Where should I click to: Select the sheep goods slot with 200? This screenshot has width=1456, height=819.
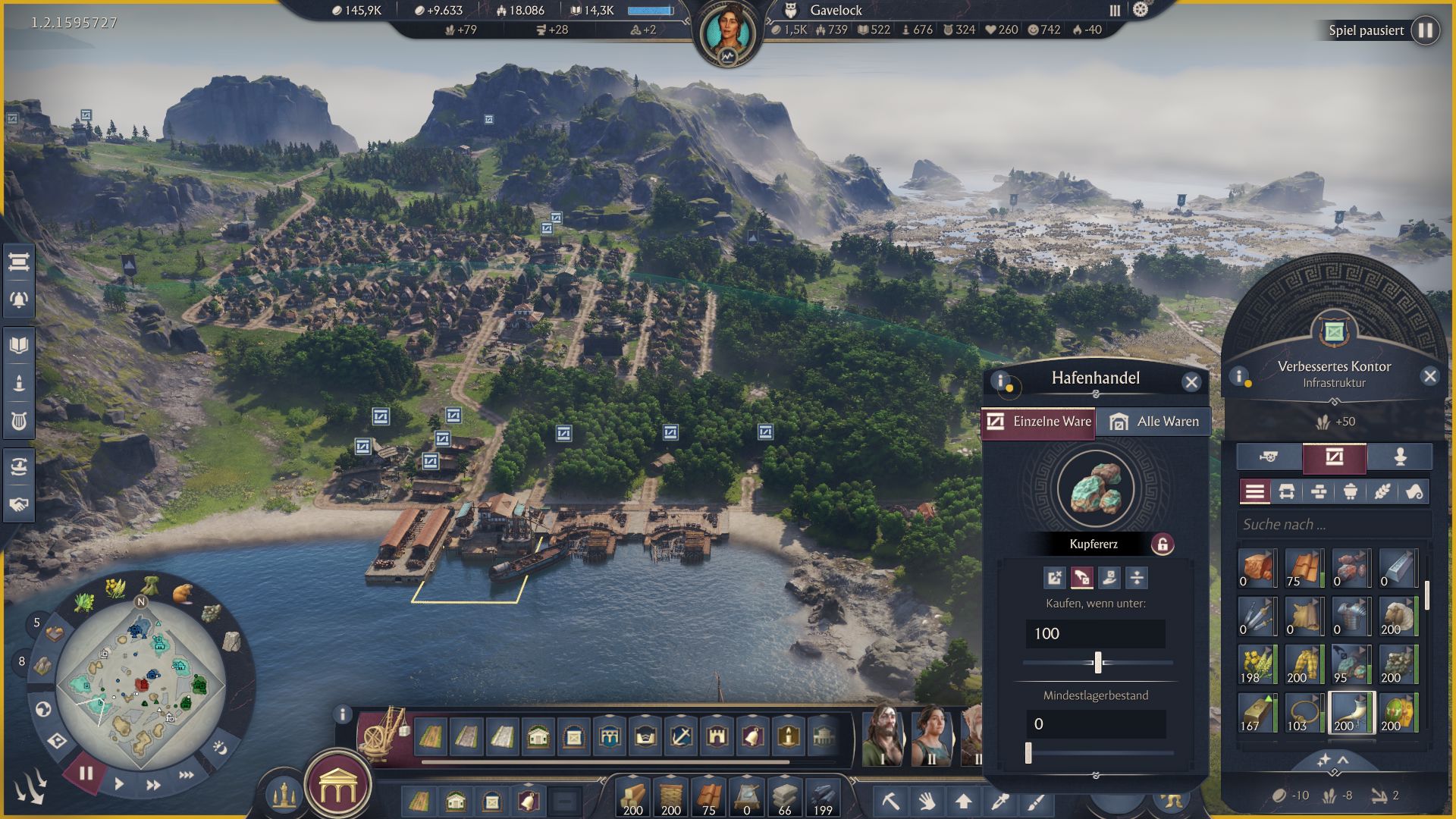point(1398,617)
